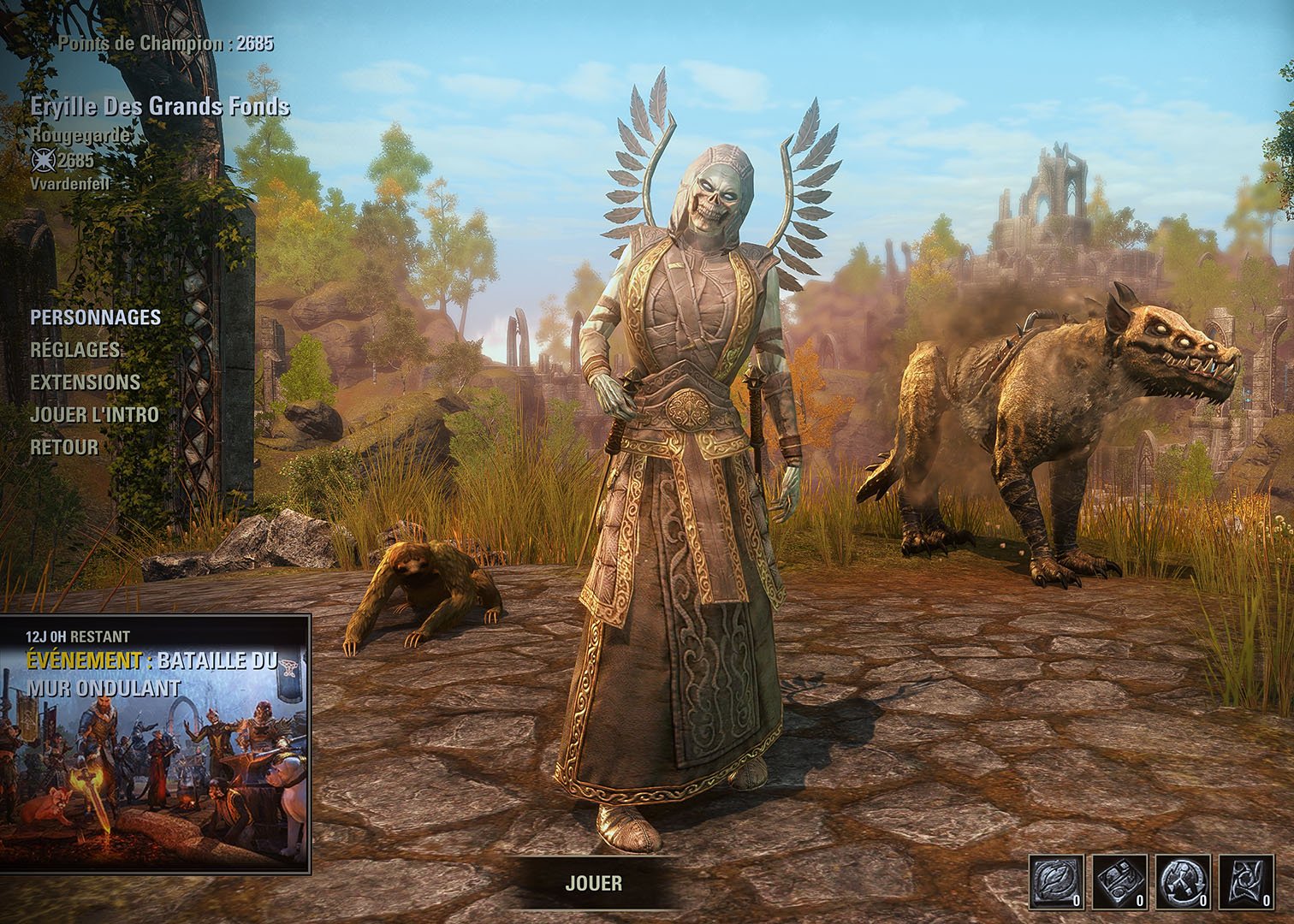The width and height of the screenshot is (1294, 924).
Task: Click the feather name change token icon
Action: (x=1054, y=882)
